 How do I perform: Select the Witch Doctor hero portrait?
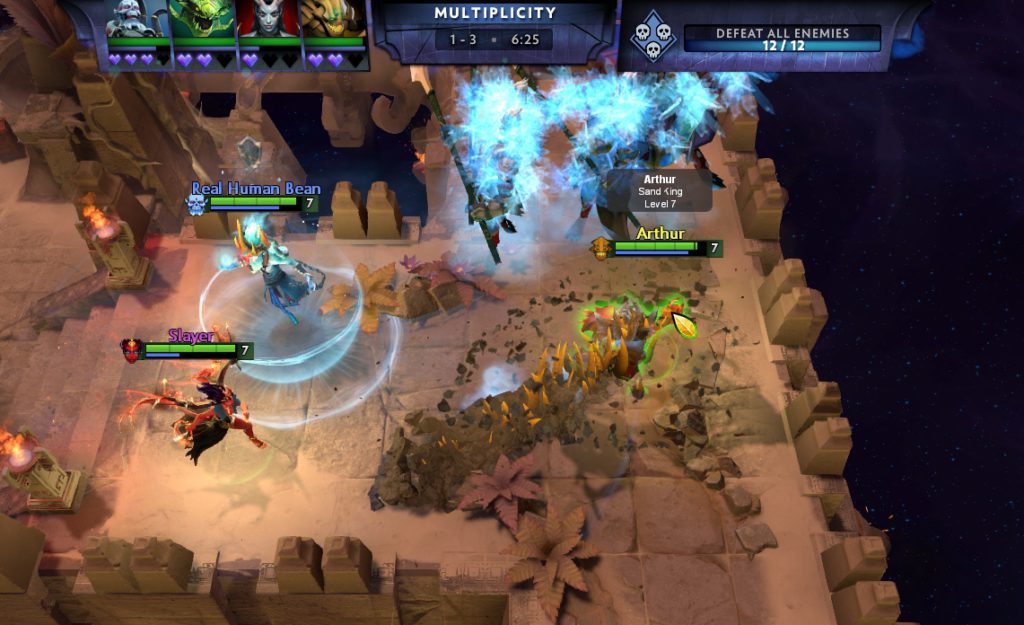(137, 19)
